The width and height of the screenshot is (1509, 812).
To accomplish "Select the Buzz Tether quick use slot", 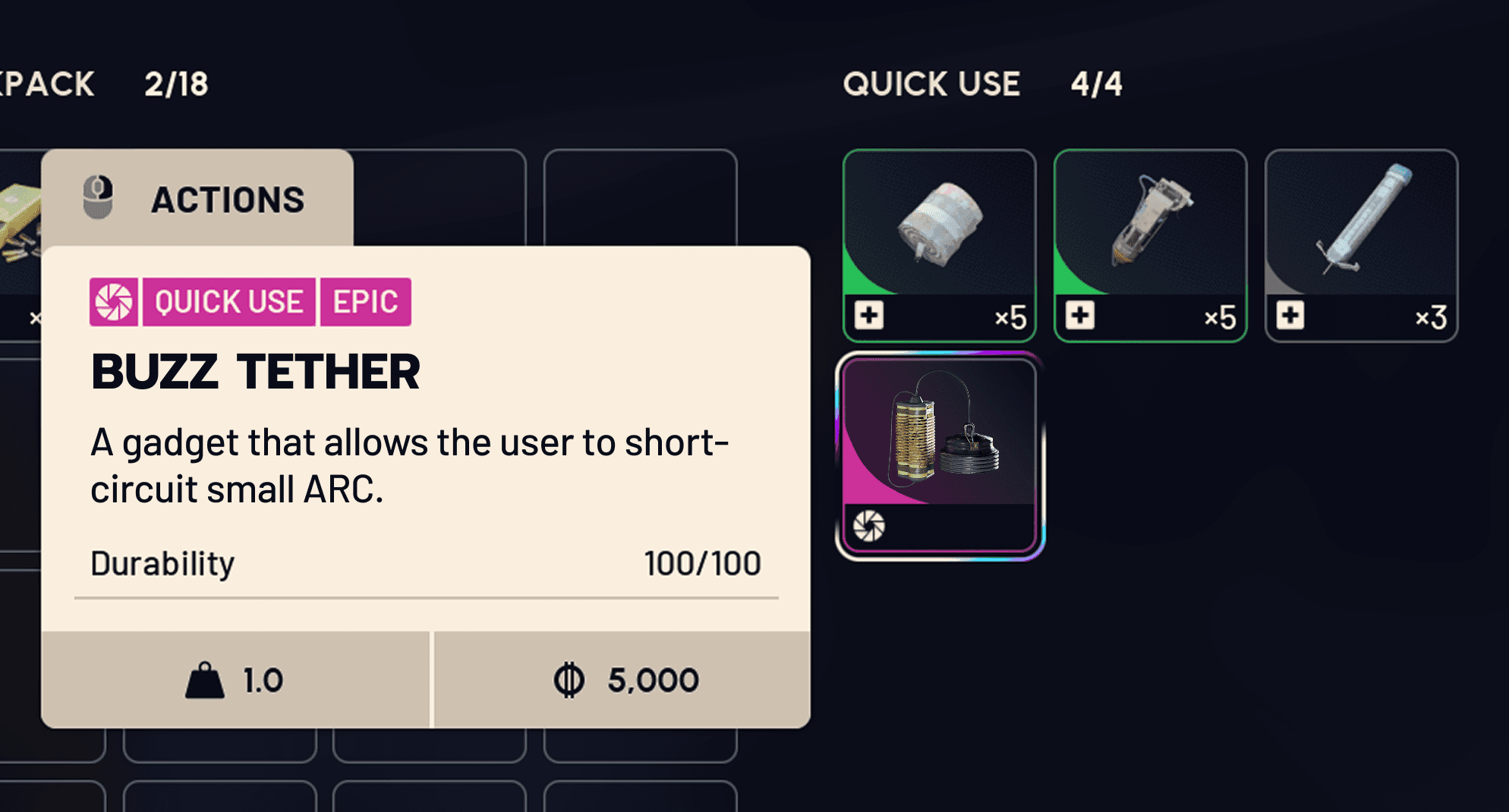I will [x=940, y=455].
